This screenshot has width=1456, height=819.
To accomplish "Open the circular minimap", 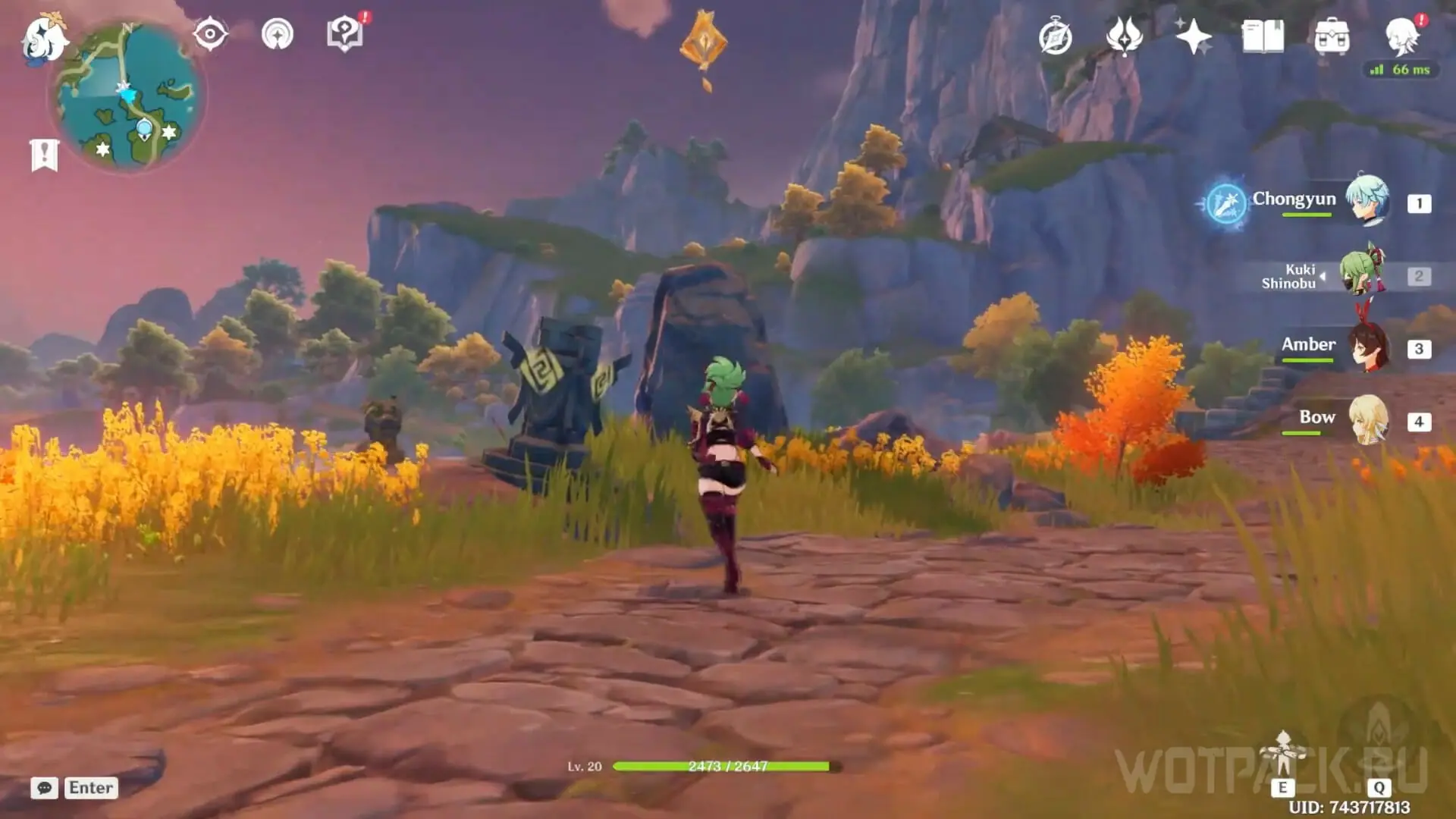I will coord(127,97).
